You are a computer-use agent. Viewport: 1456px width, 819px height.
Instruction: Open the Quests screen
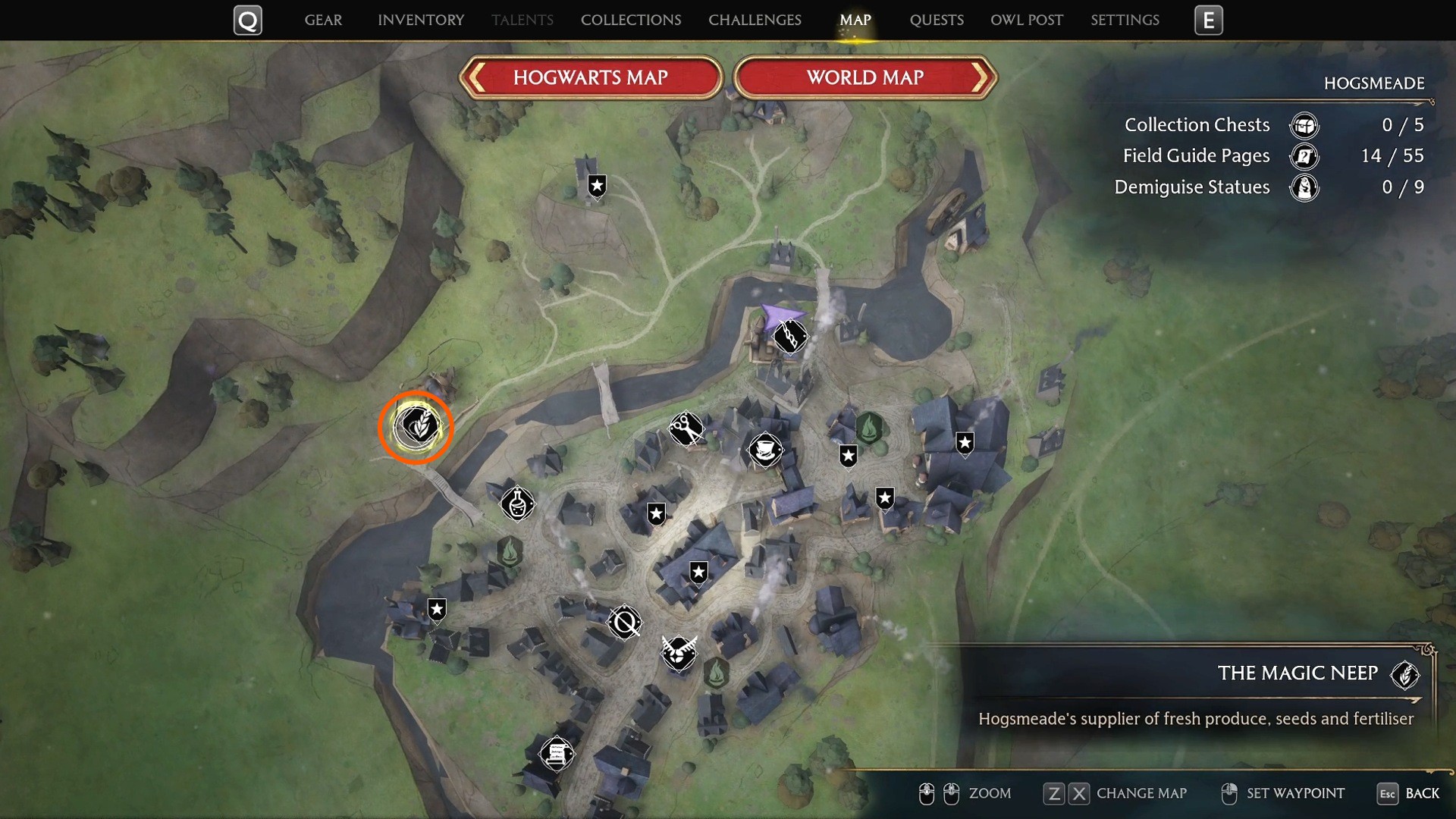pos(937,20)
